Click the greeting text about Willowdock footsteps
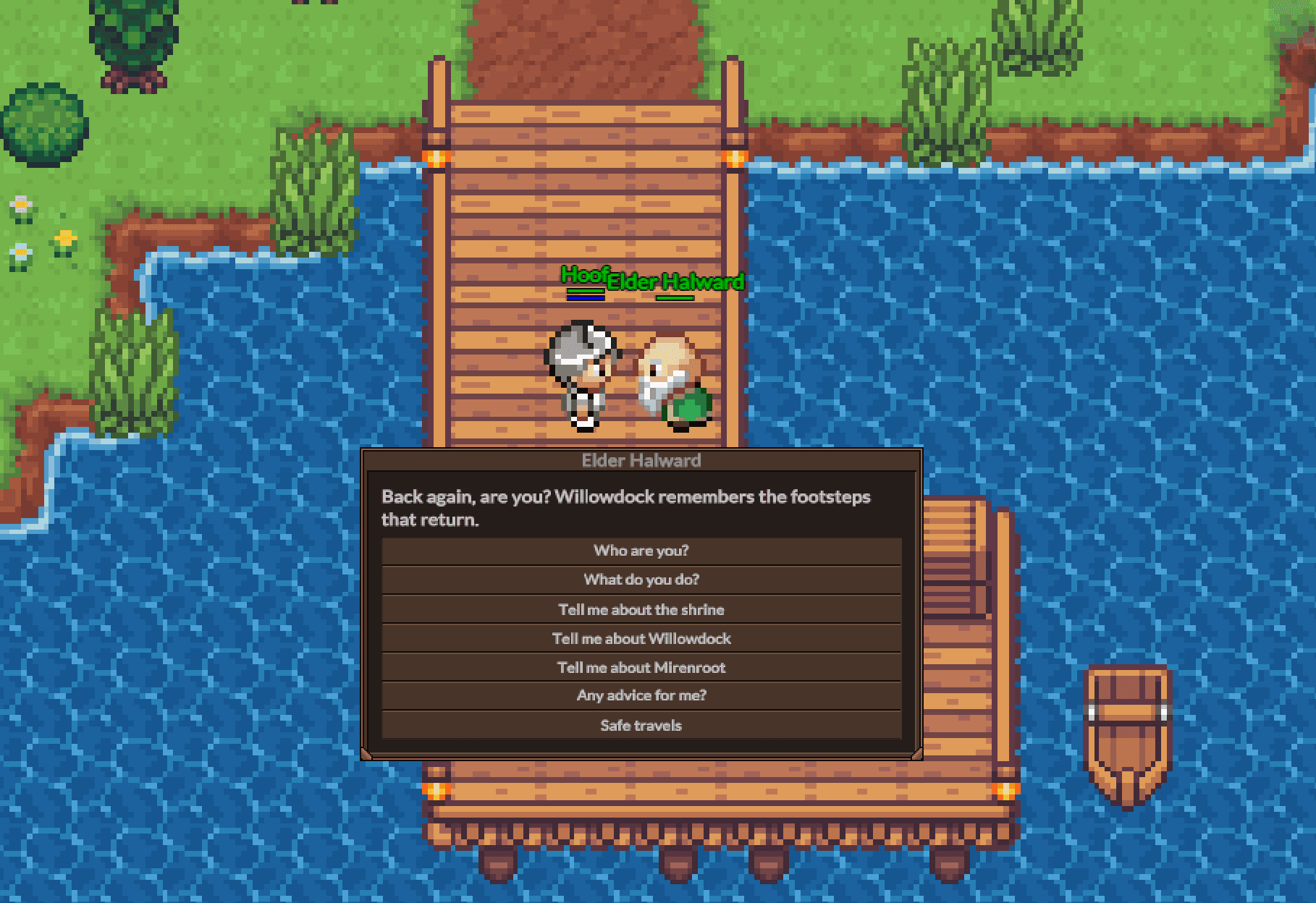The height and width of the screenshot is (903, 1316). 625,507
